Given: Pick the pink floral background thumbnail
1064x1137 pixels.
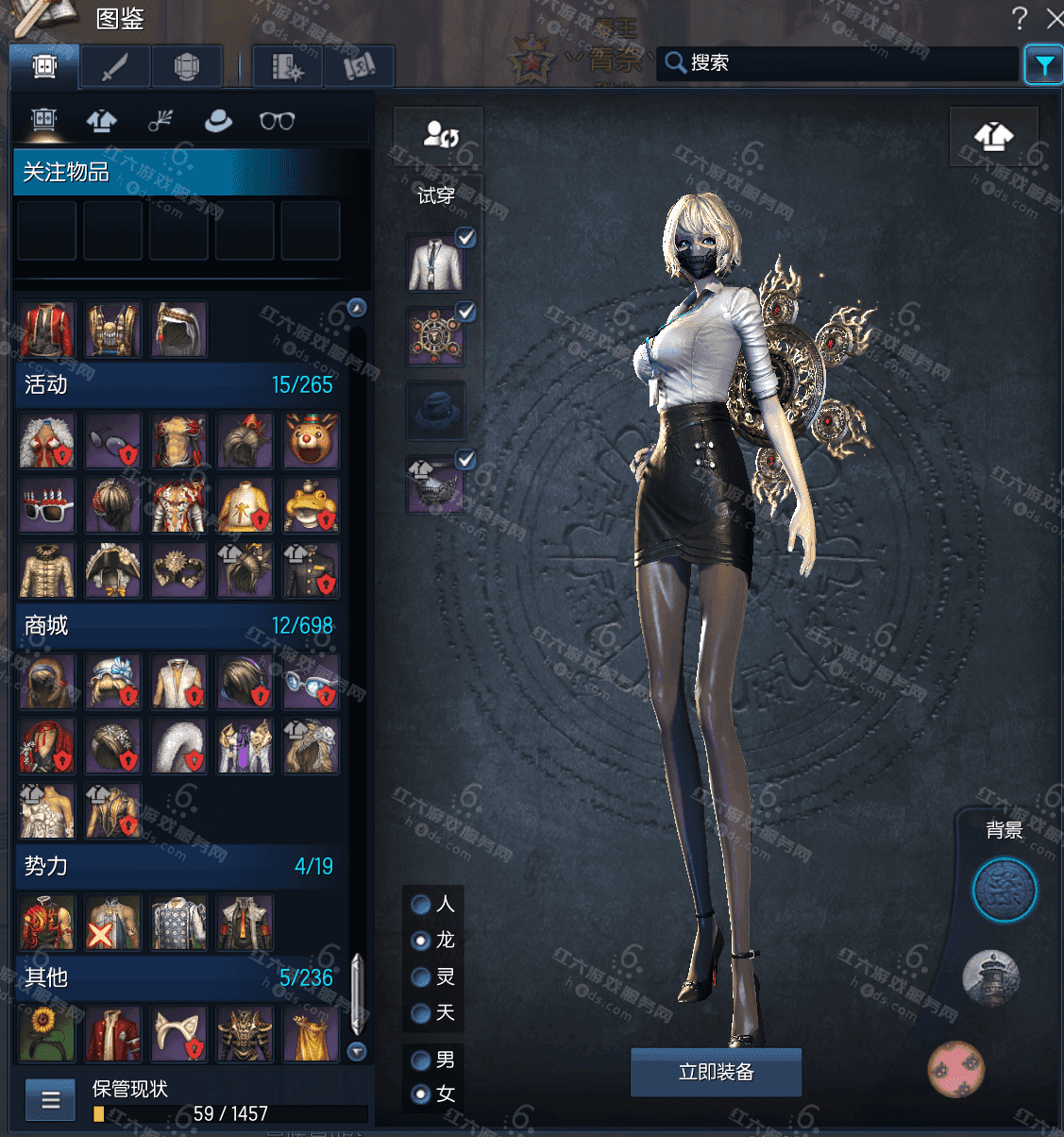Looking at the screenshot, I should (x=956, y=1070).
